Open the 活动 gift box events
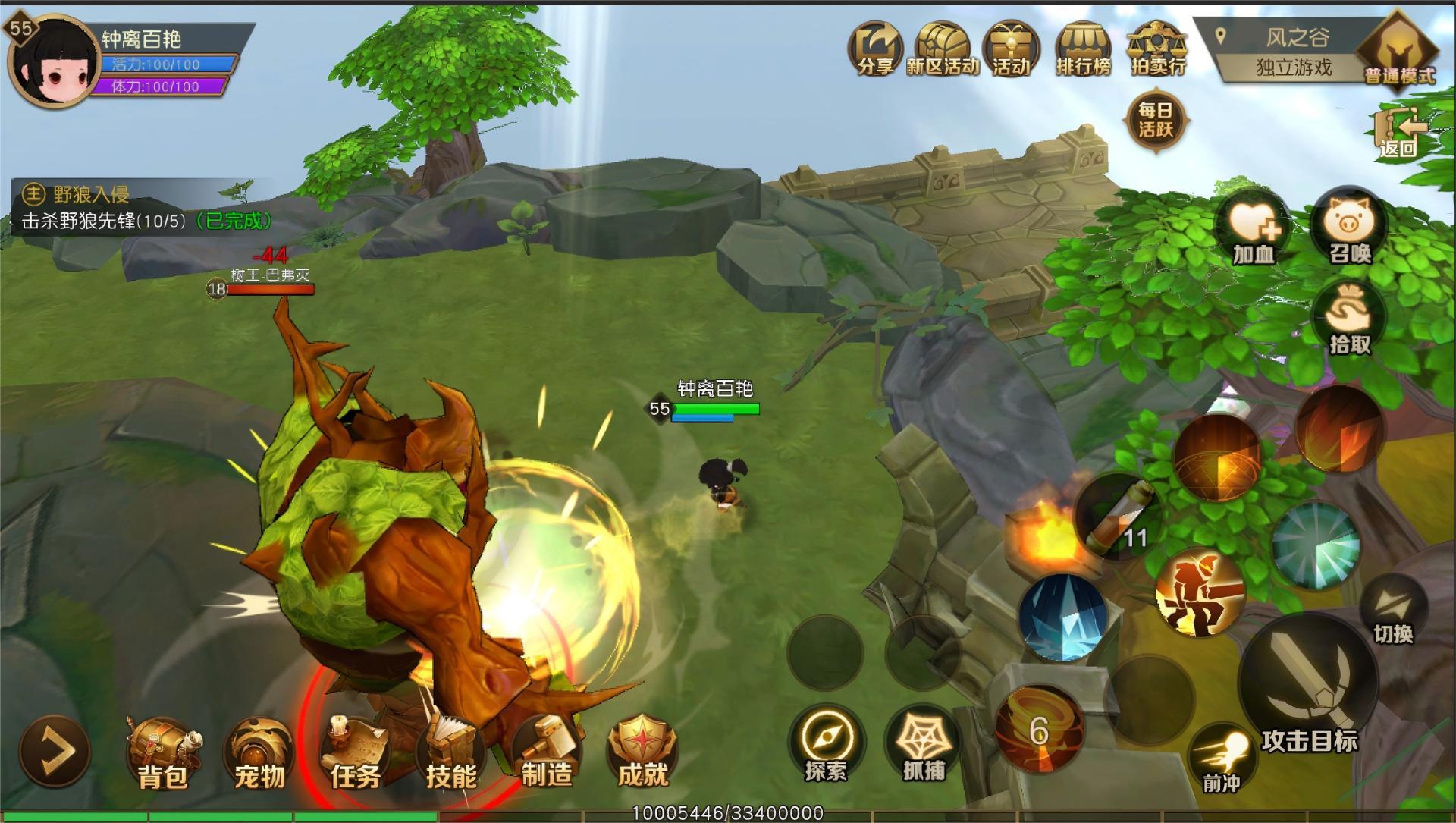 (x=1012, y=48)
